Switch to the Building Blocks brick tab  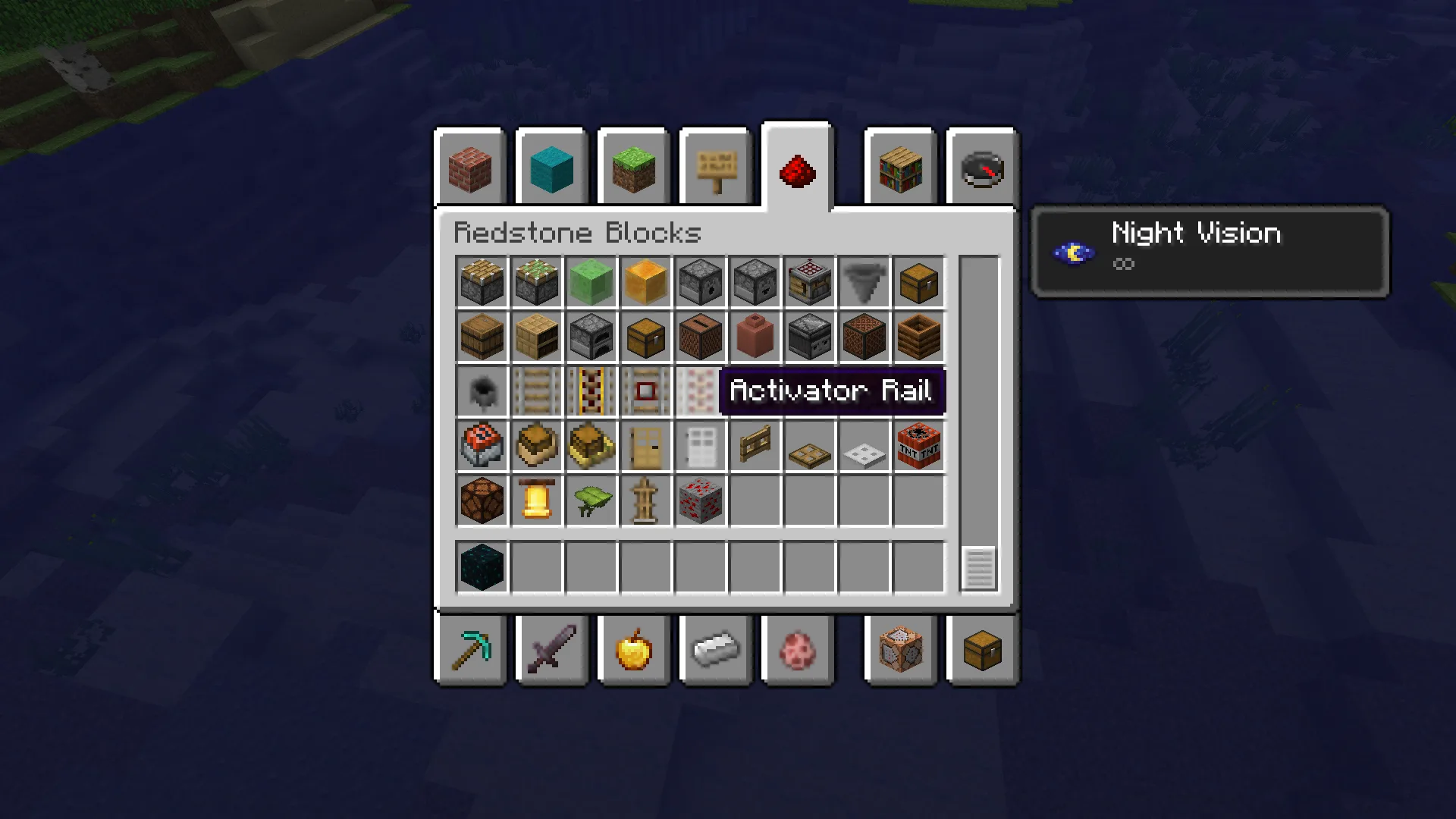click(470, 168)
